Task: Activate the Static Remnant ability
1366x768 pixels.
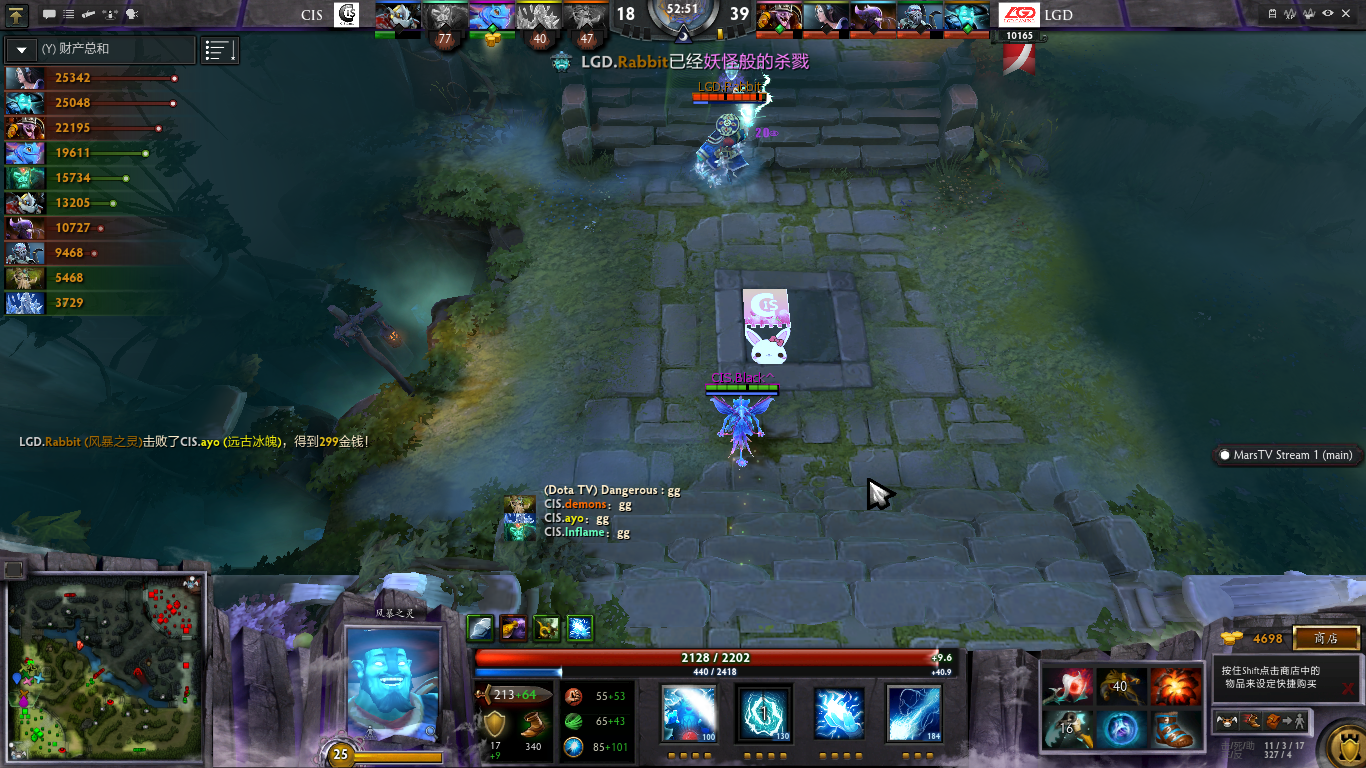Action: click(689, 714)
